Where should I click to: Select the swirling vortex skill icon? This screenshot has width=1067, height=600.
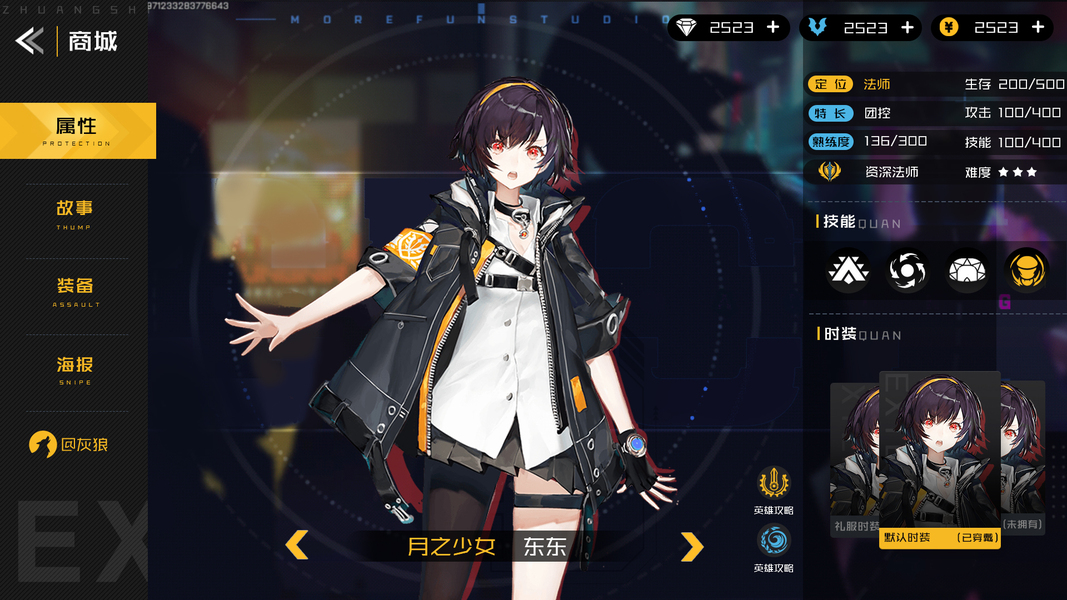pos(907,270)
